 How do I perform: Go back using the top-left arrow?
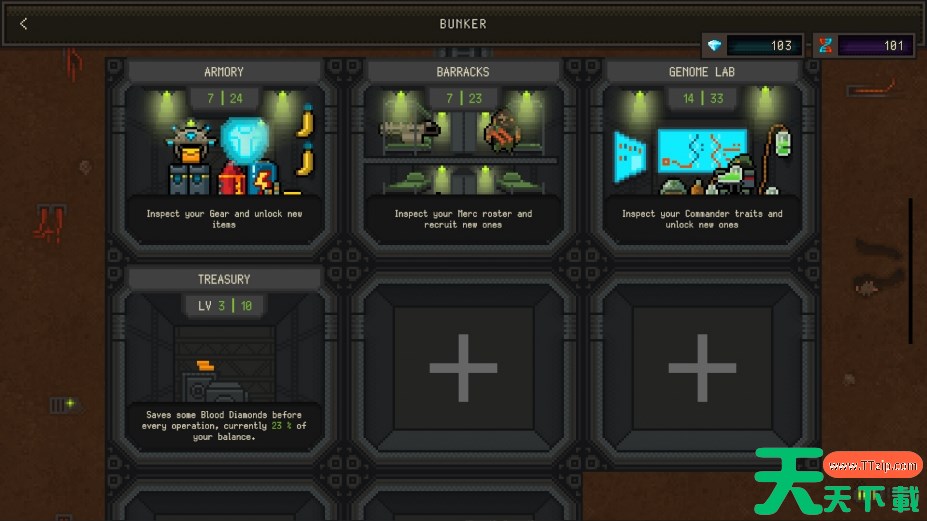[x=24, y=24]
